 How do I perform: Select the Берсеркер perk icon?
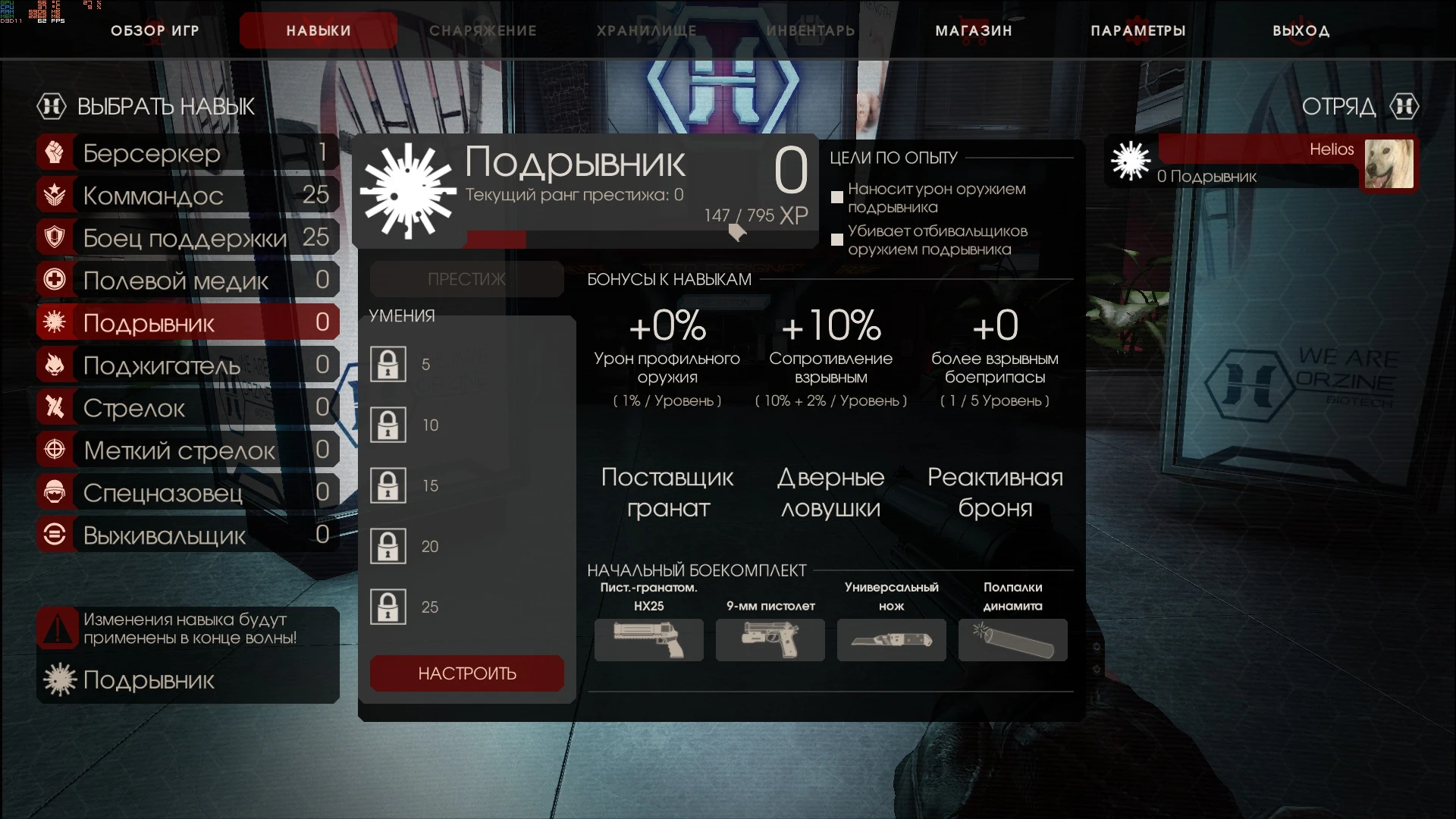53,152
